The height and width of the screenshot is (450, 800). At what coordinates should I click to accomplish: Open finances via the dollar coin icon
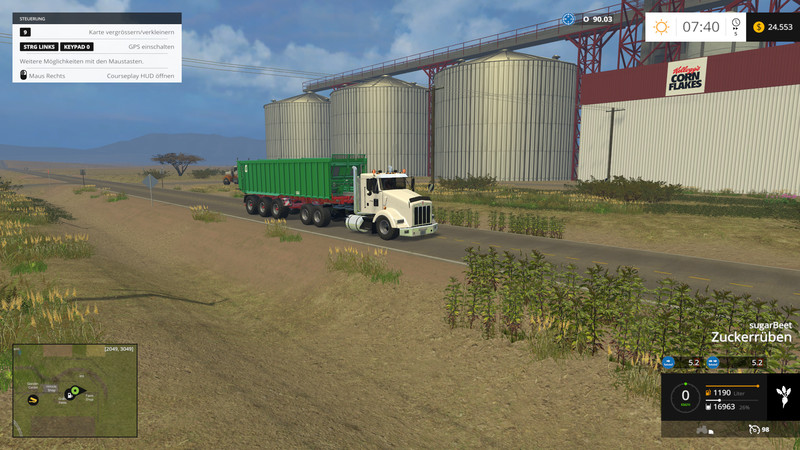758,27
